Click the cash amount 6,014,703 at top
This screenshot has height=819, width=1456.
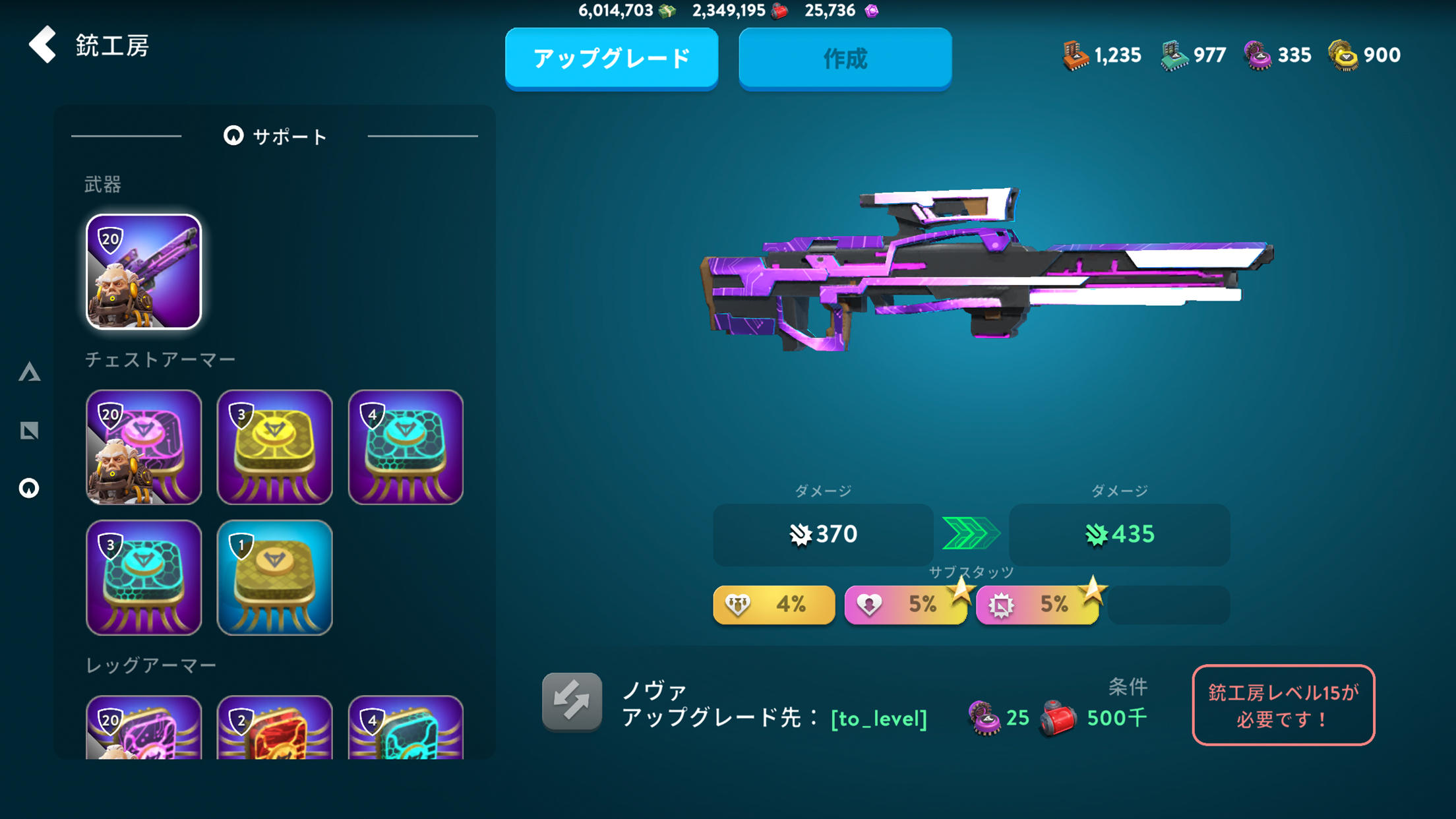(616, 11)
